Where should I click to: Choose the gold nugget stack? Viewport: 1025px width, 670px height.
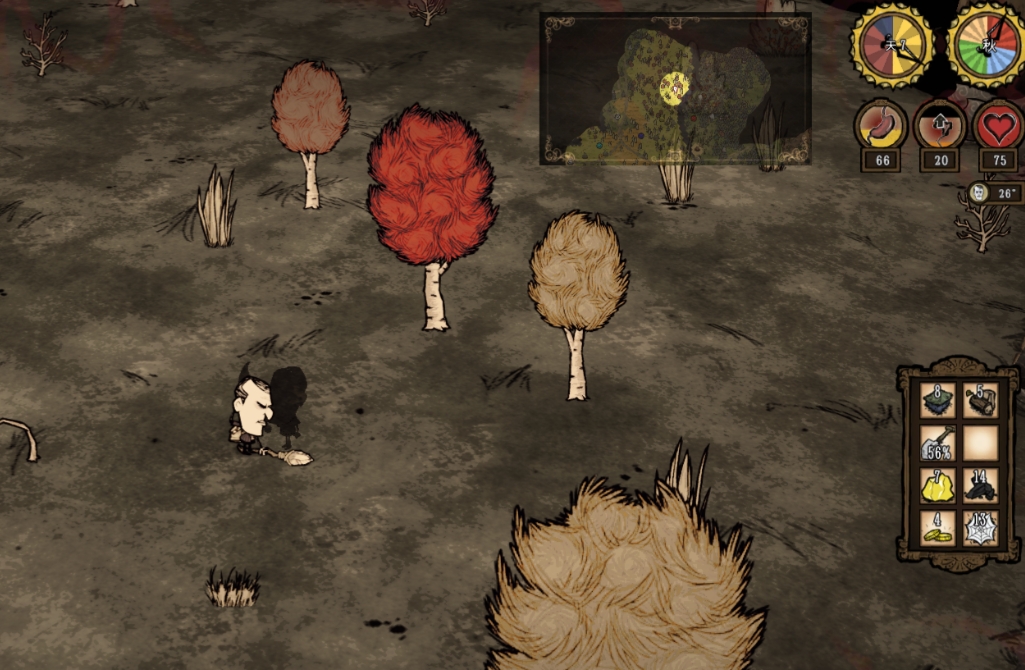pos(937,486)
